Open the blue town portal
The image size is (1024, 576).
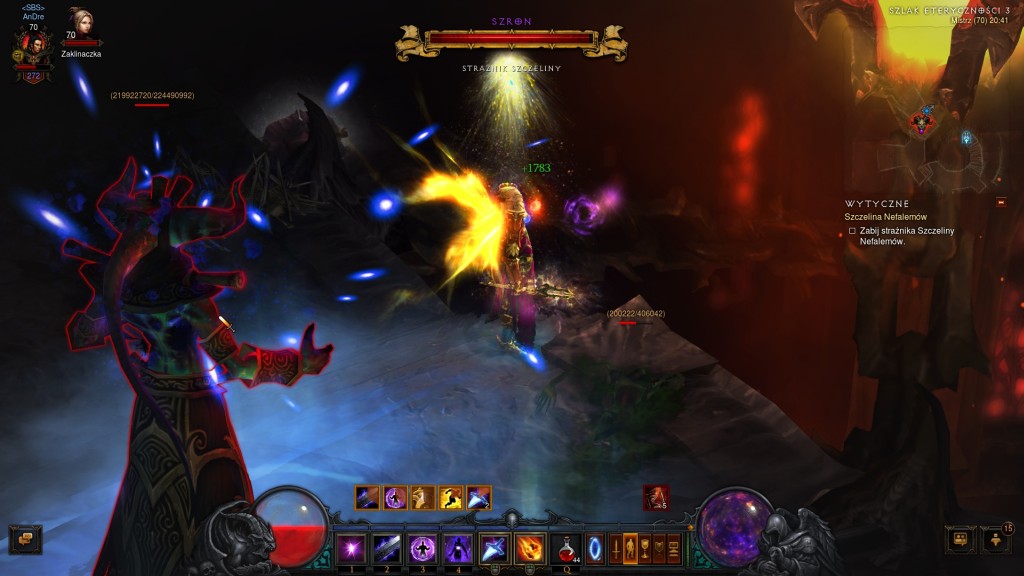click(x=596, y=548)
